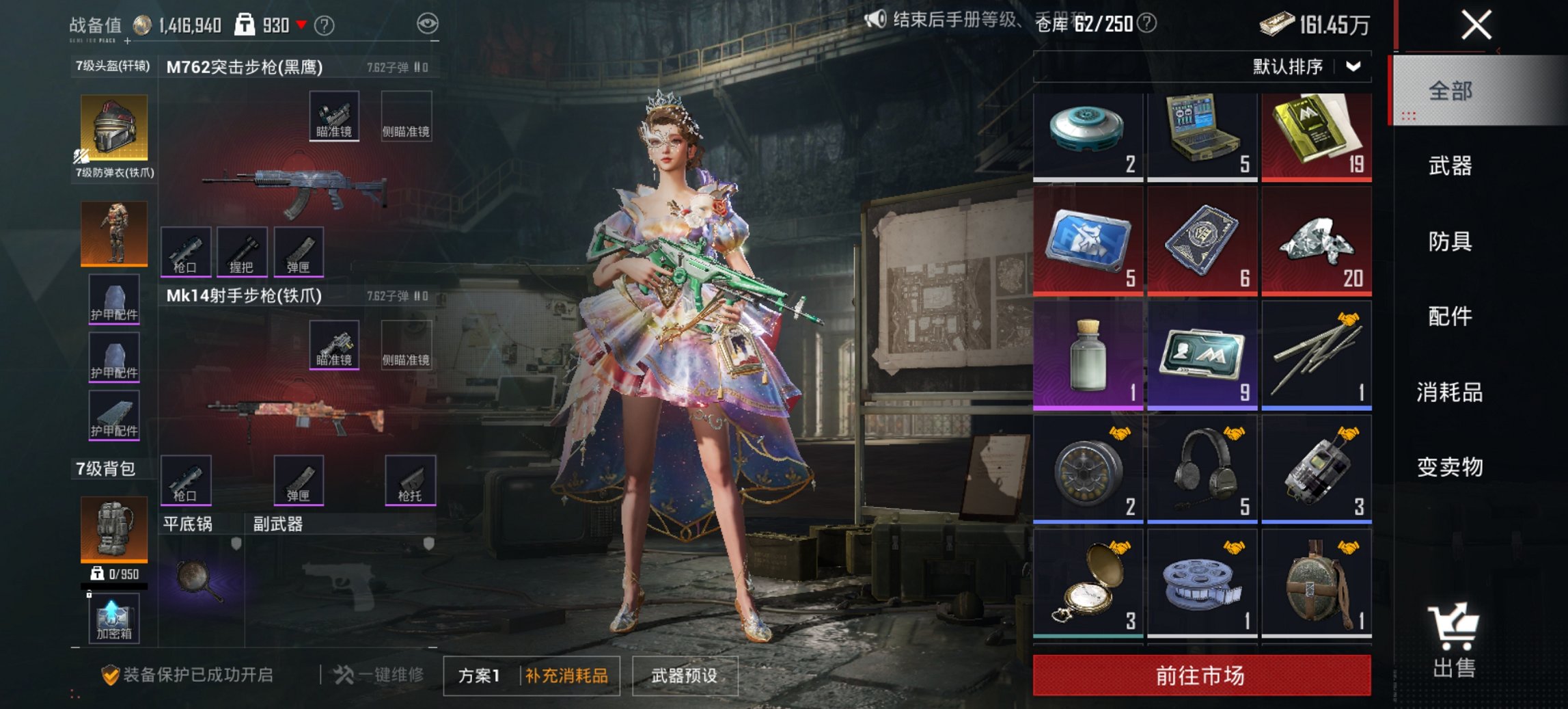
Task: Select the 瞄准镜 scope slot on M762
Action: click(334, 116)
